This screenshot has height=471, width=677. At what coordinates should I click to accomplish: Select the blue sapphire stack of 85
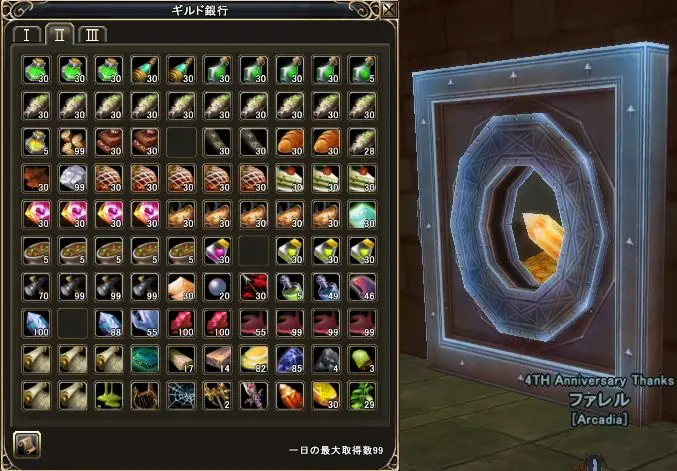coord(292,360)
